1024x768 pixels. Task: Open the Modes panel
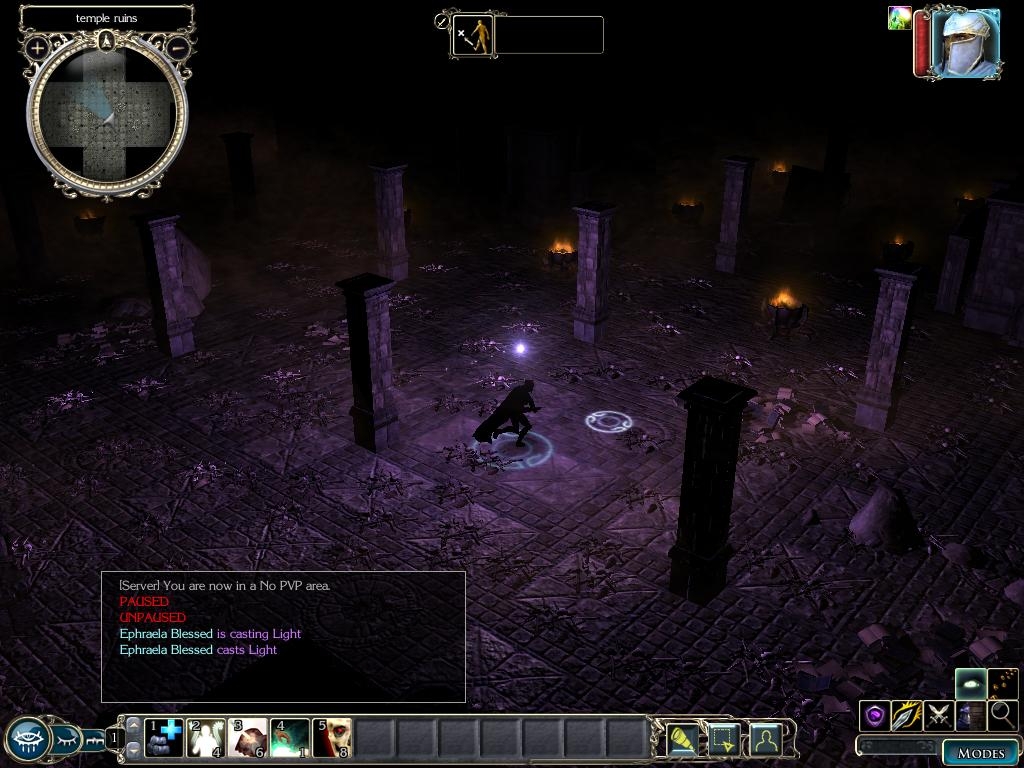979,753
